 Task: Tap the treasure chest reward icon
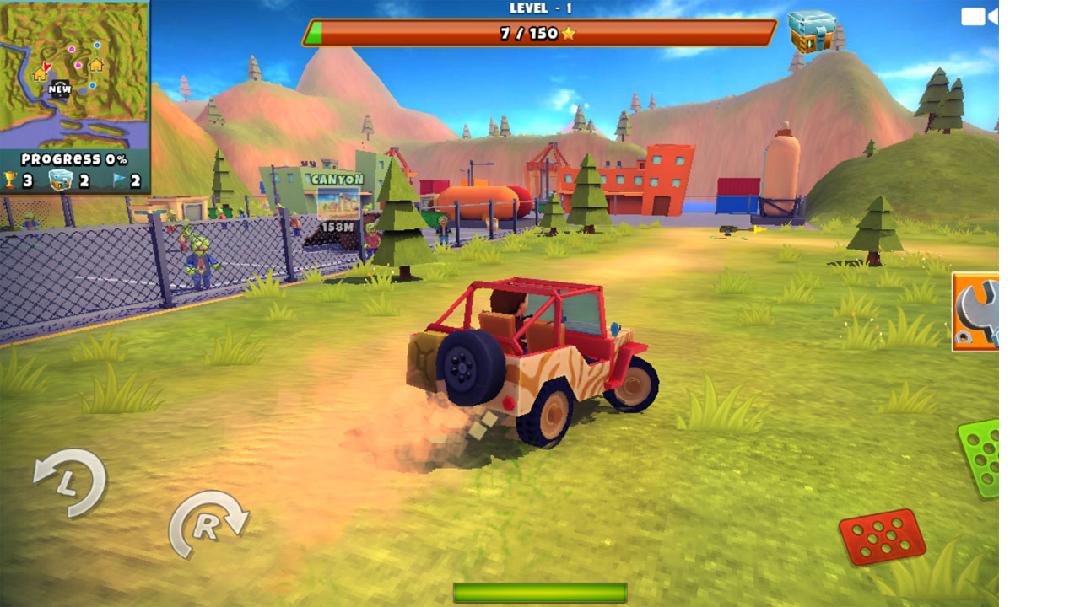(x=810, y=32)
